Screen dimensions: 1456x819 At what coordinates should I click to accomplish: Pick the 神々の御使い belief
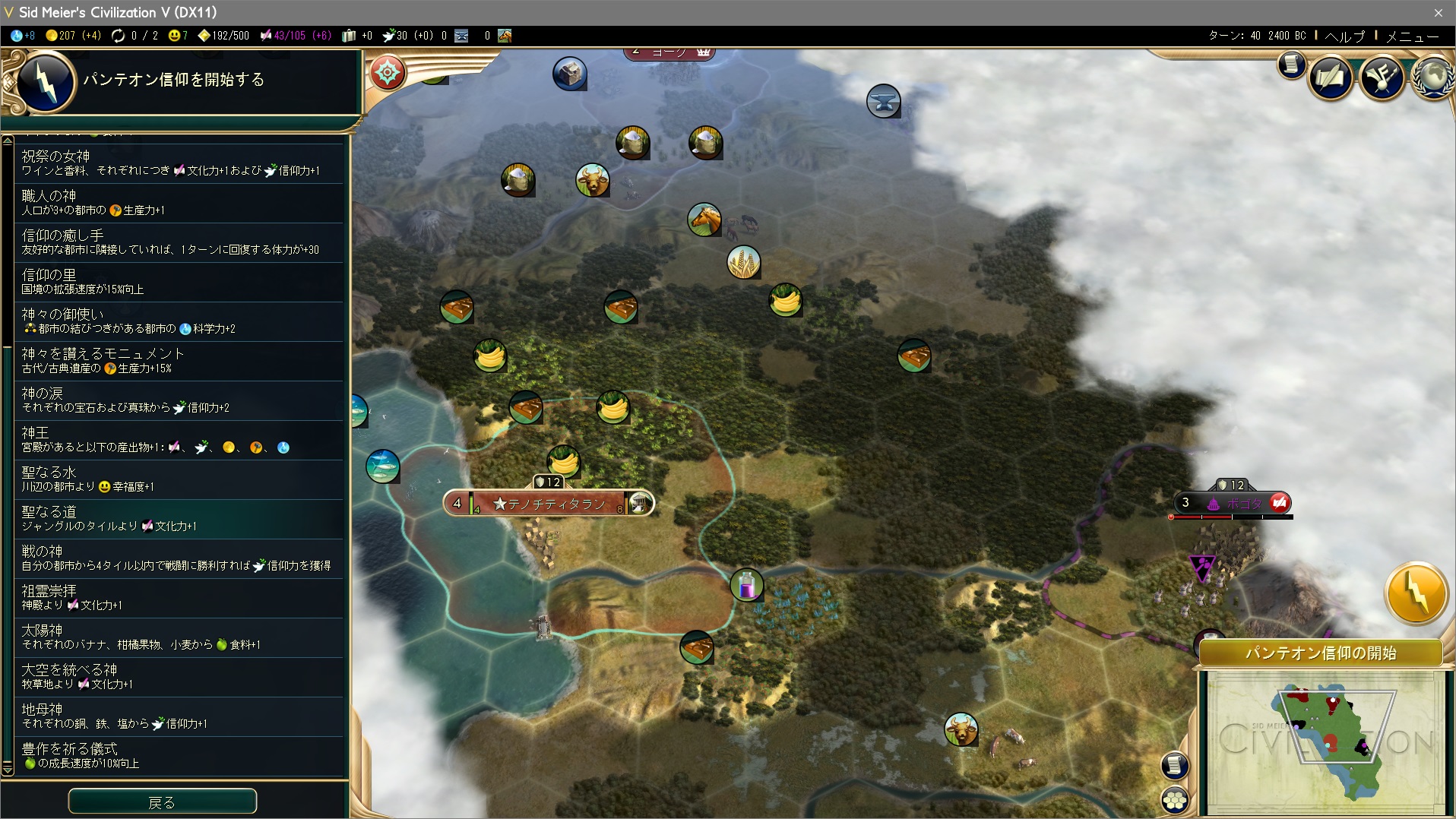pyautogui.click(x=181, y=321)
